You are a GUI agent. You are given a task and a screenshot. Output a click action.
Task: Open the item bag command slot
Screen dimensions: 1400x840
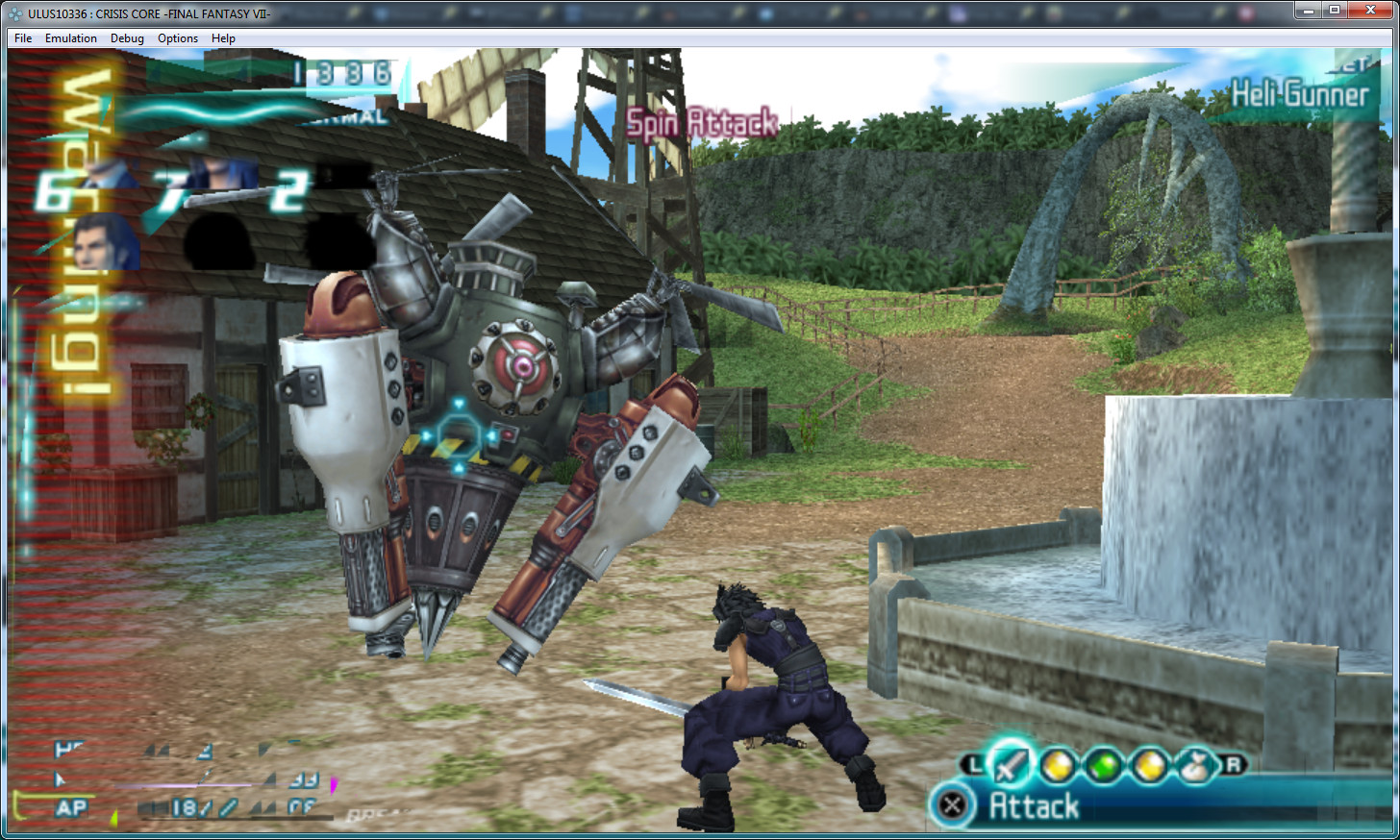1195,766
